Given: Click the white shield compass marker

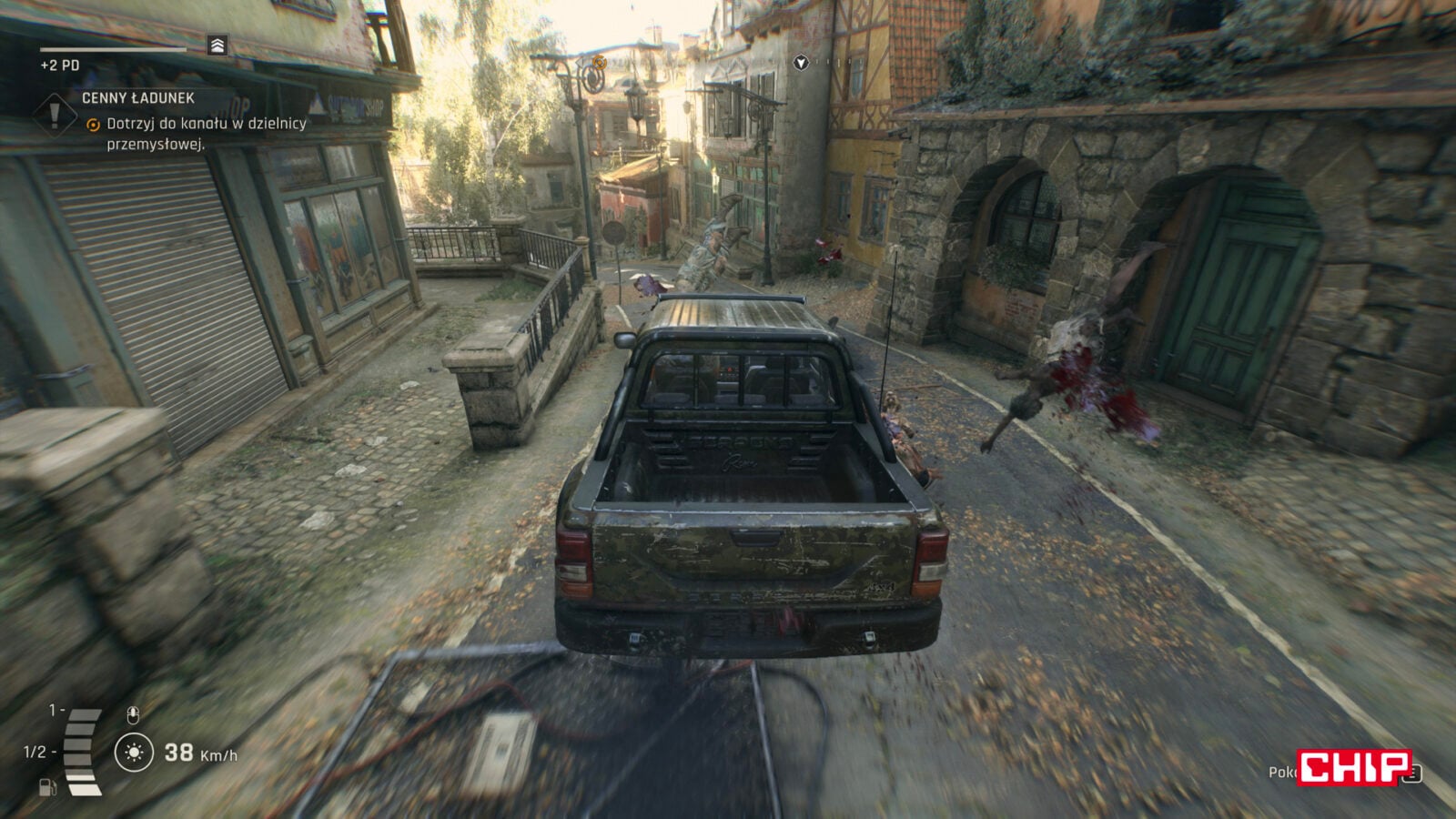Looking at the screenshot, I should (801, 63).
